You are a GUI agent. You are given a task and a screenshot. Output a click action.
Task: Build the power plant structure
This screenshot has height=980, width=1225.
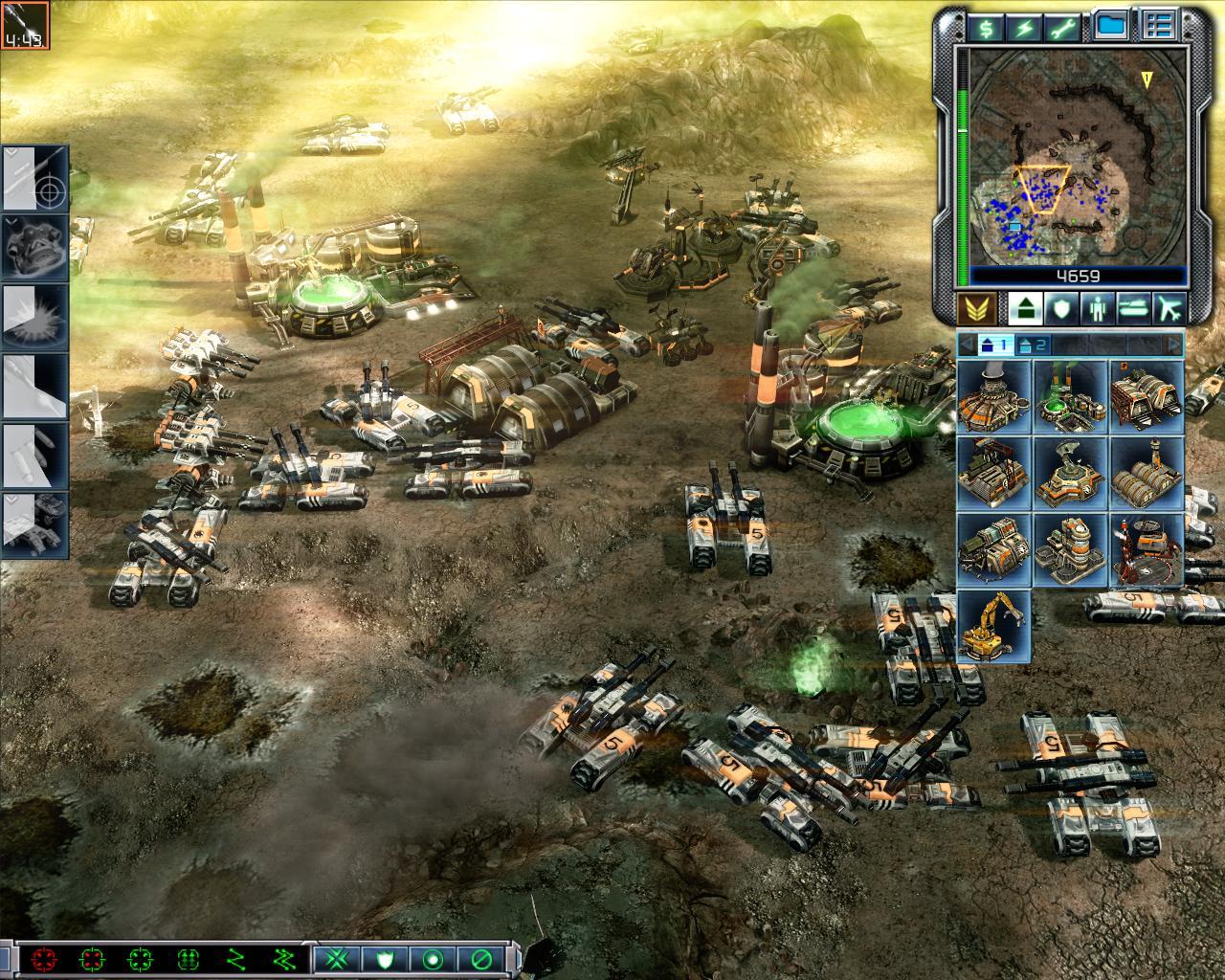(993, 395)
